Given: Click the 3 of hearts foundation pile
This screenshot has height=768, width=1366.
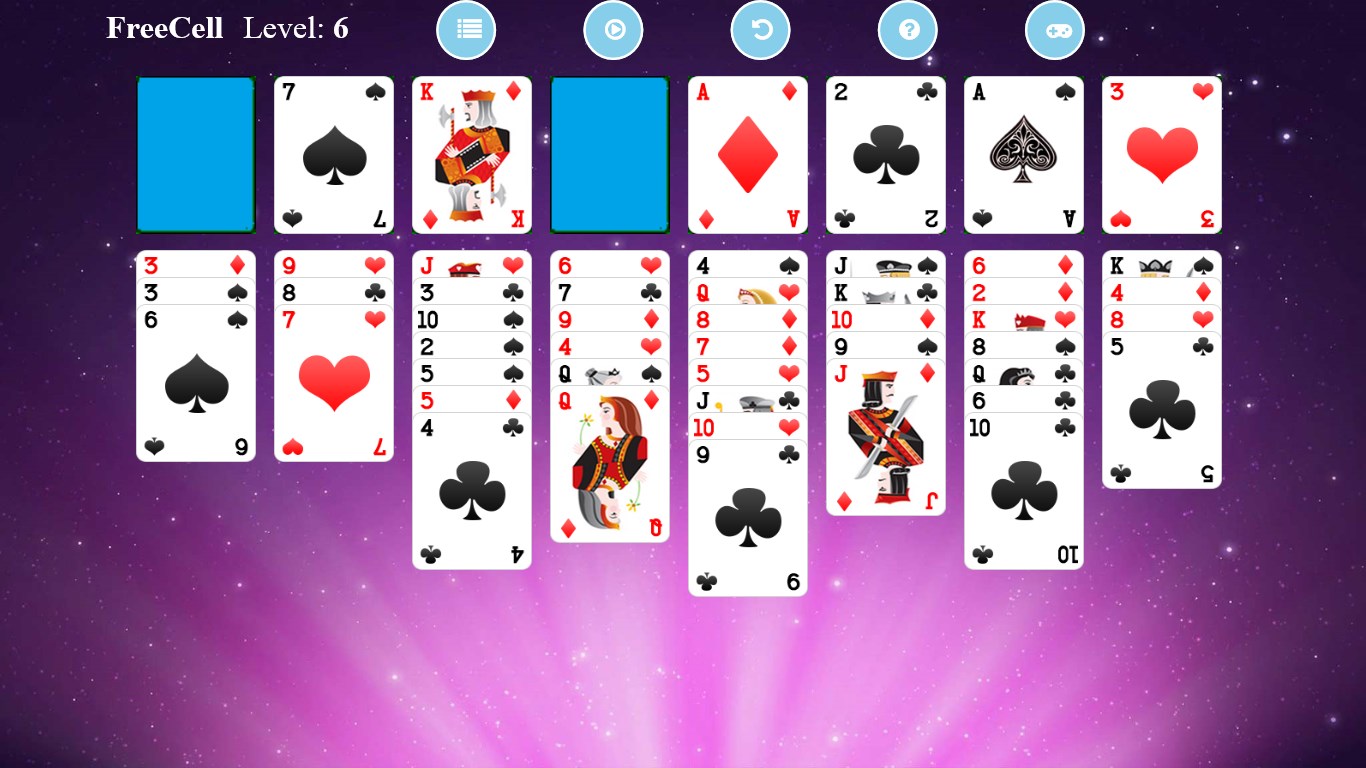Looking at the screenshot, I should (x=1160, y=155).
